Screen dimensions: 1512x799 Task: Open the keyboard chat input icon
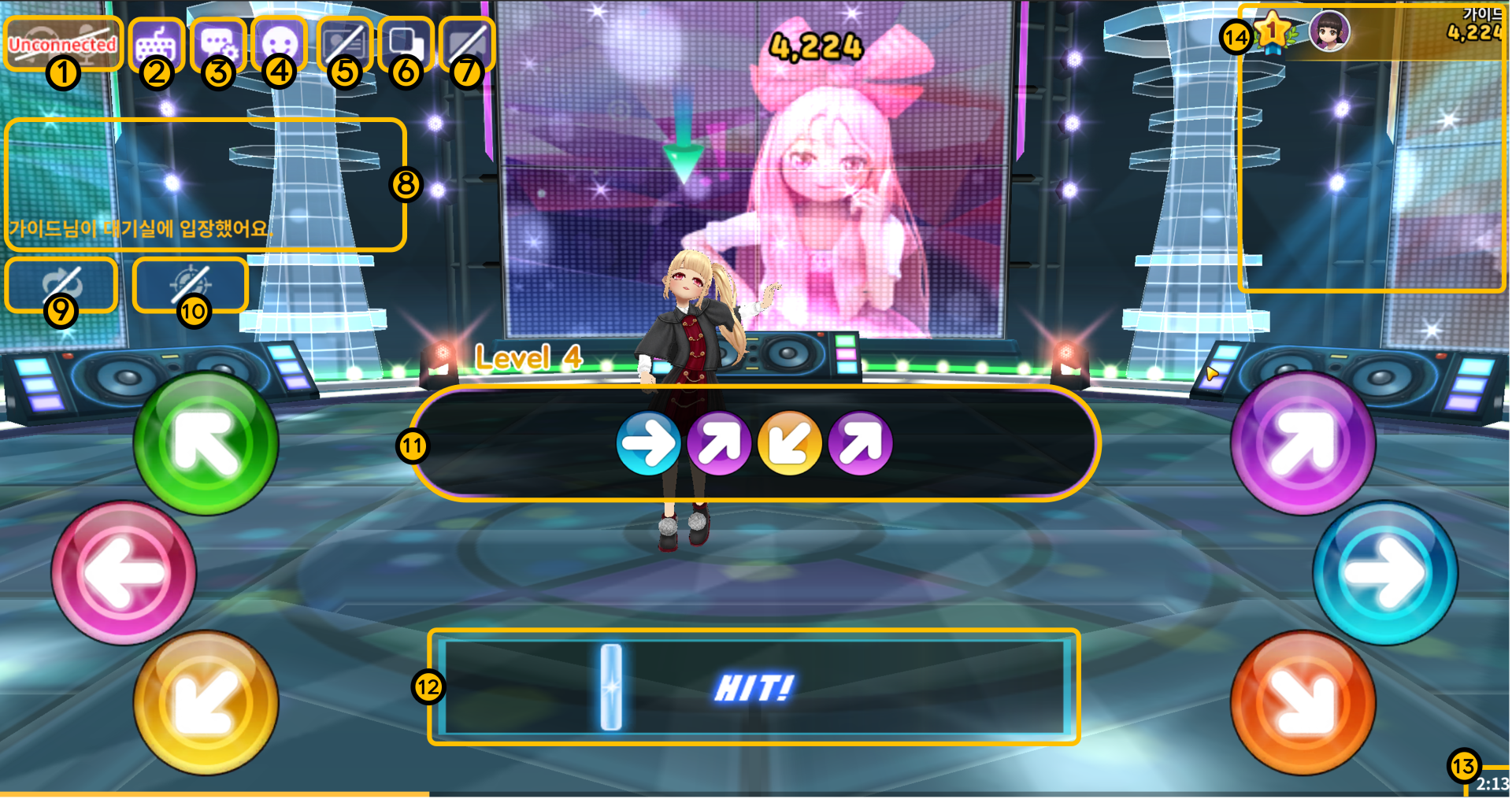click(156, 44)
